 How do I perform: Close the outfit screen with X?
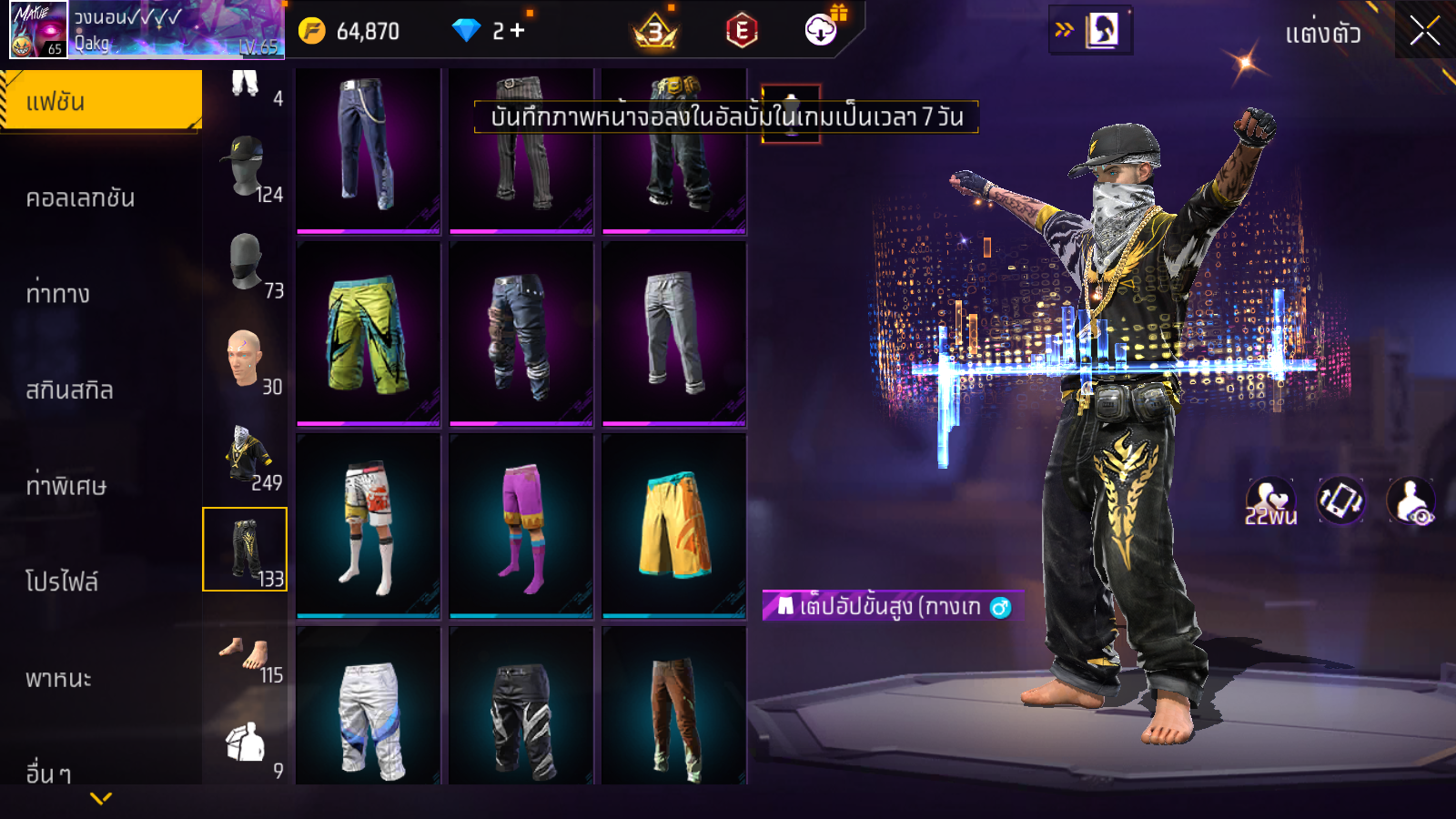click(x=1425, y=32)
